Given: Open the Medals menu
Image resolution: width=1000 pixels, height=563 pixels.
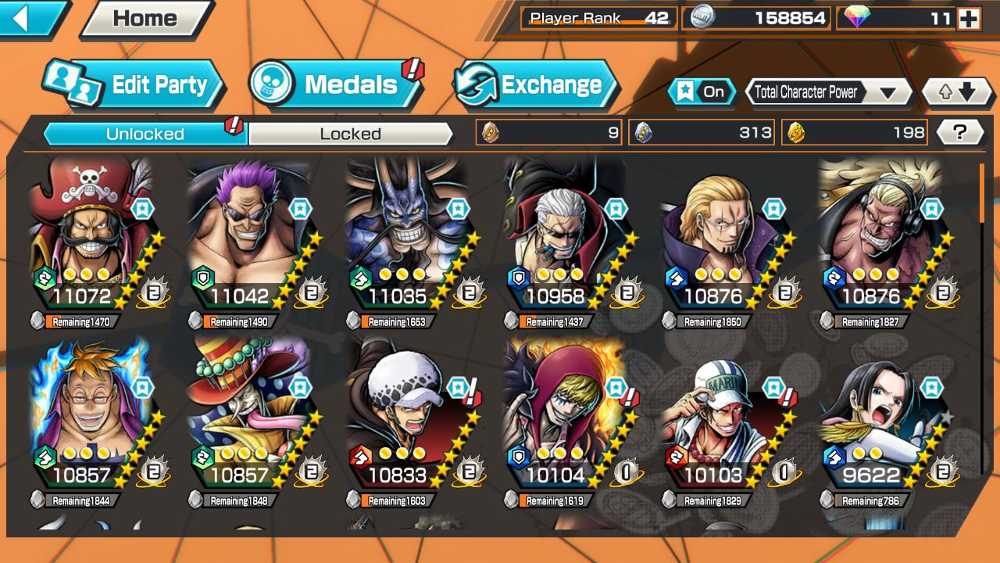Looking at the screenshot, I should [335, 84].
